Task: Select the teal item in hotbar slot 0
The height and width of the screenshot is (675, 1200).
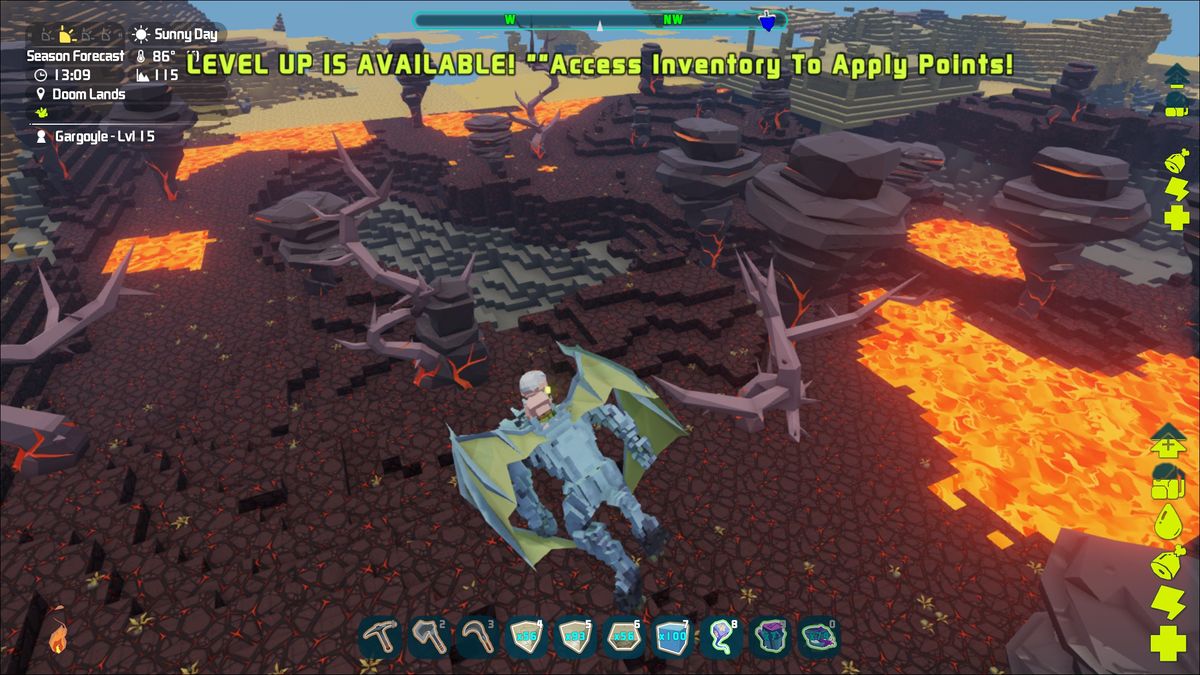Action: 818,637
